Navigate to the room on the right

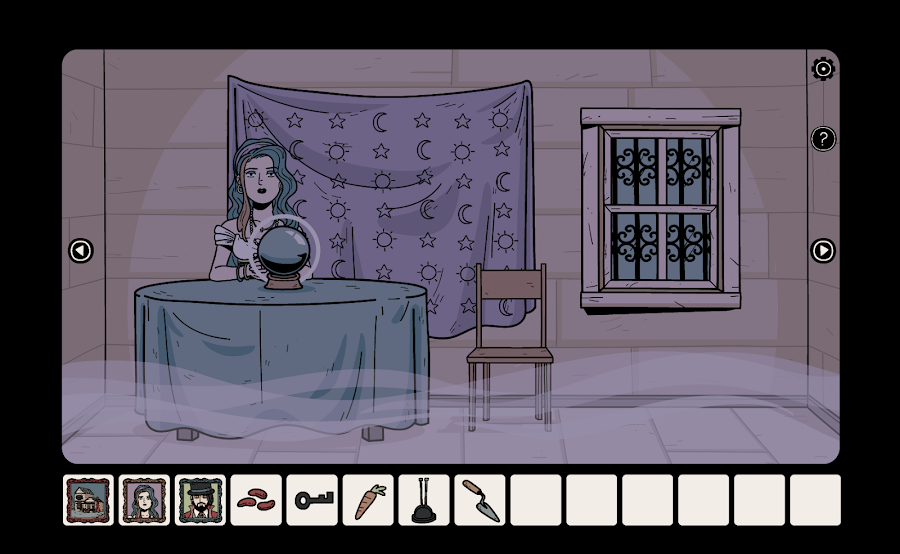[x=823, y=251]
